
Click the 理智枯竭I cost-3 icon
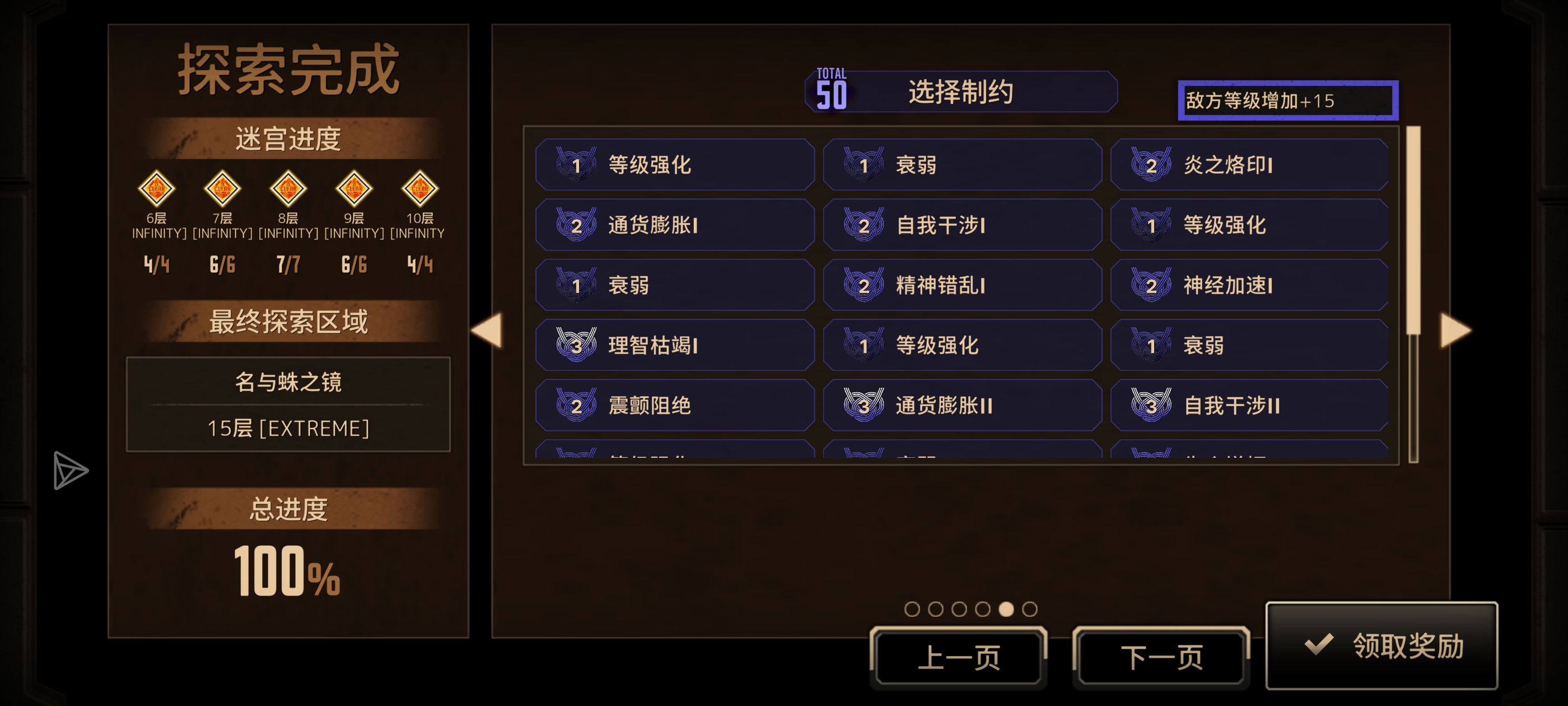pyautogui.click(x=577, y=345)
